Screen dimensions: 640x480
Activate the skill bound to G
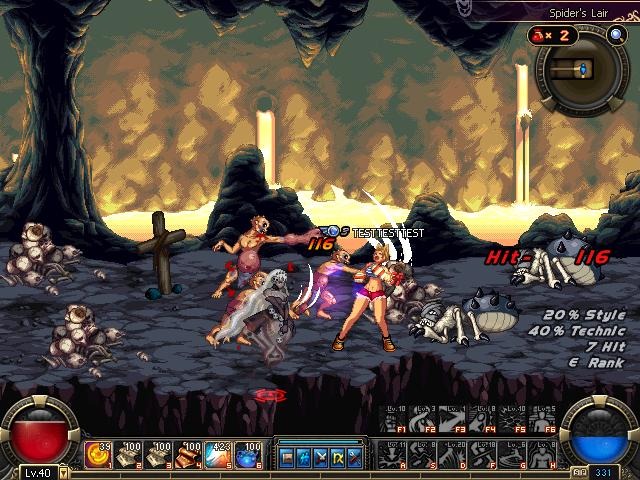(x=516, y=455)
